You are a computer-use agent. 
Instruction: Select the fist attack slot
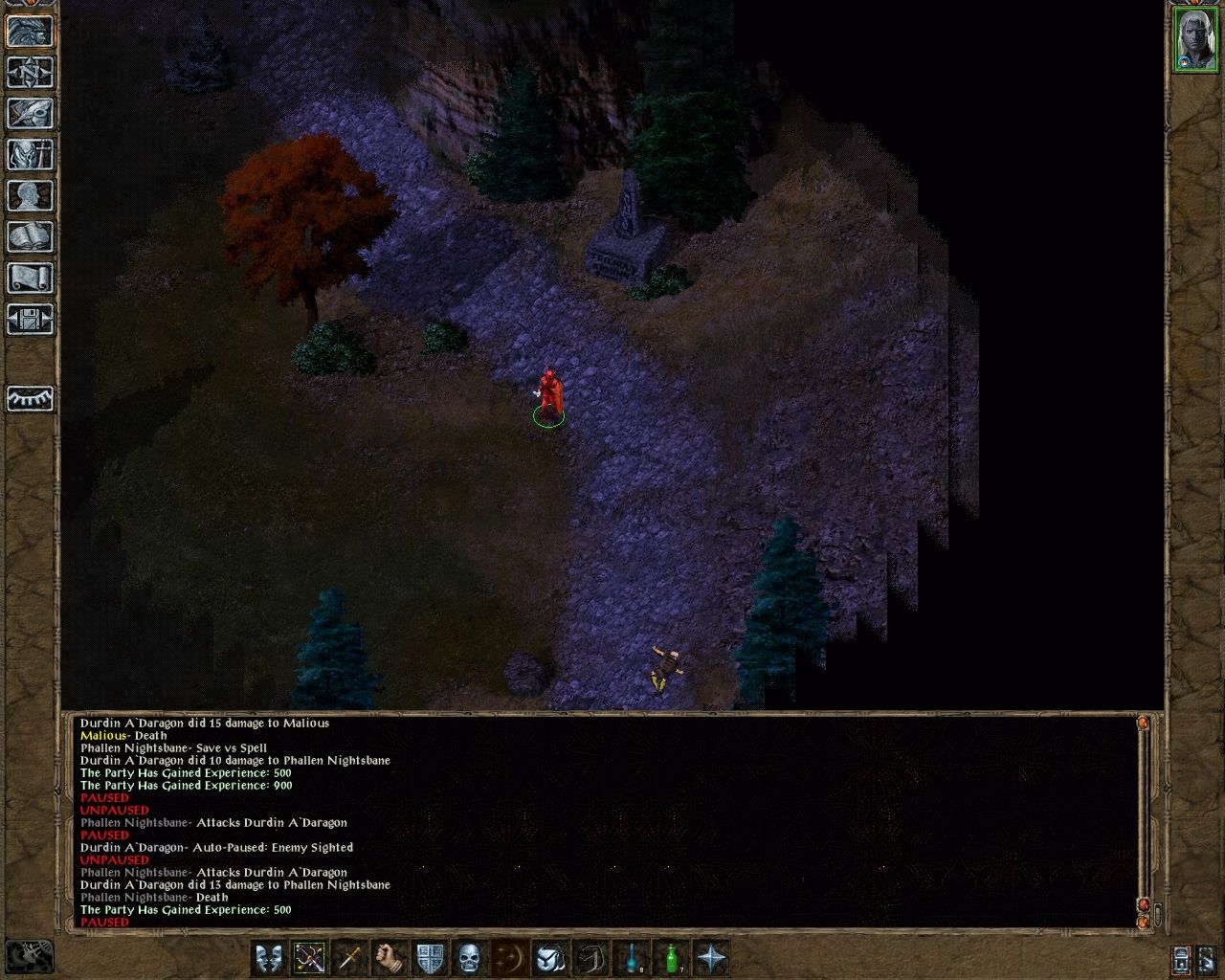(390, 958)
